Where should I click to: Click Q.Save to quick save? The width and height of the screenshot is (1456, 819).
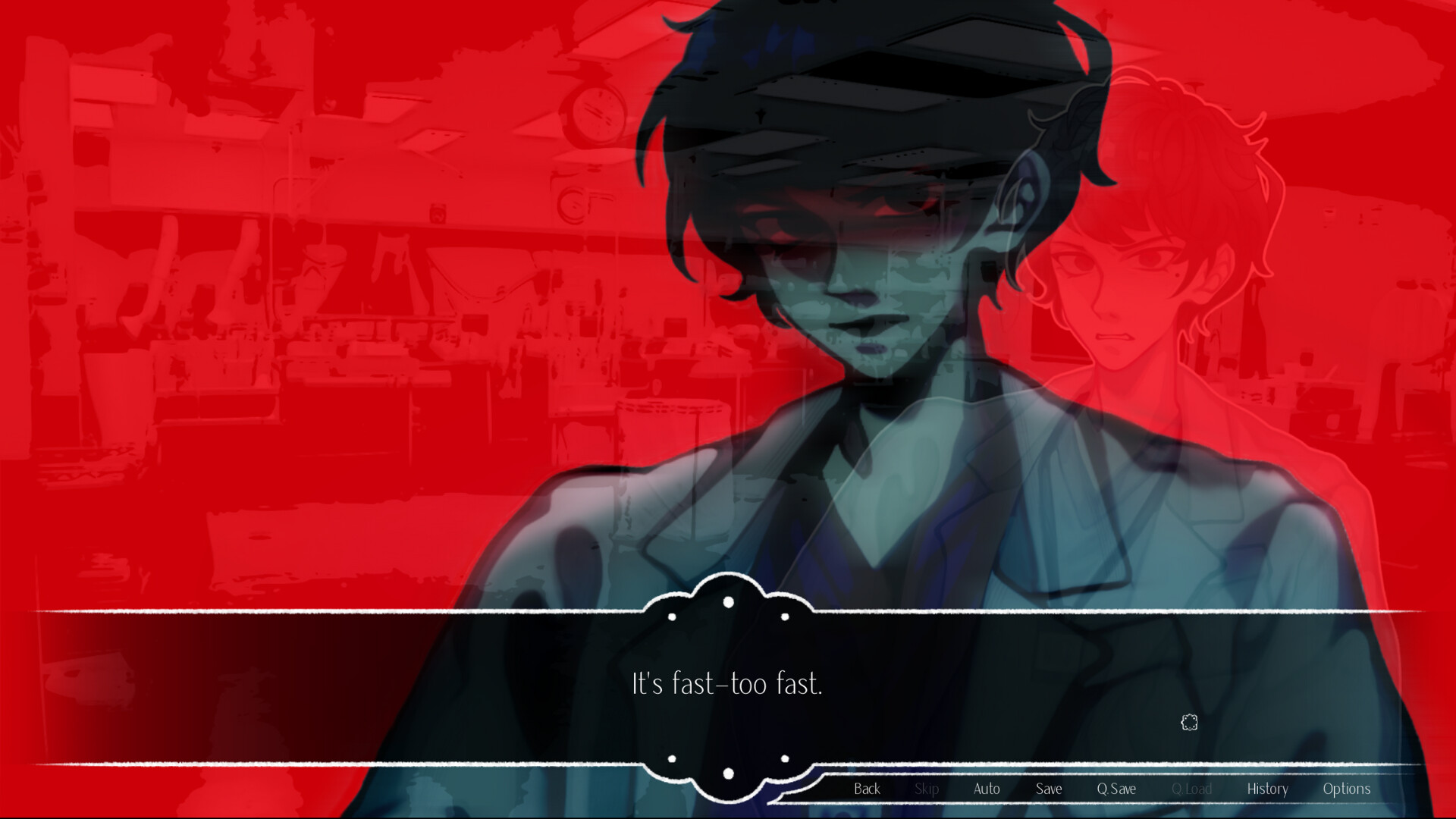[1115, 789]
